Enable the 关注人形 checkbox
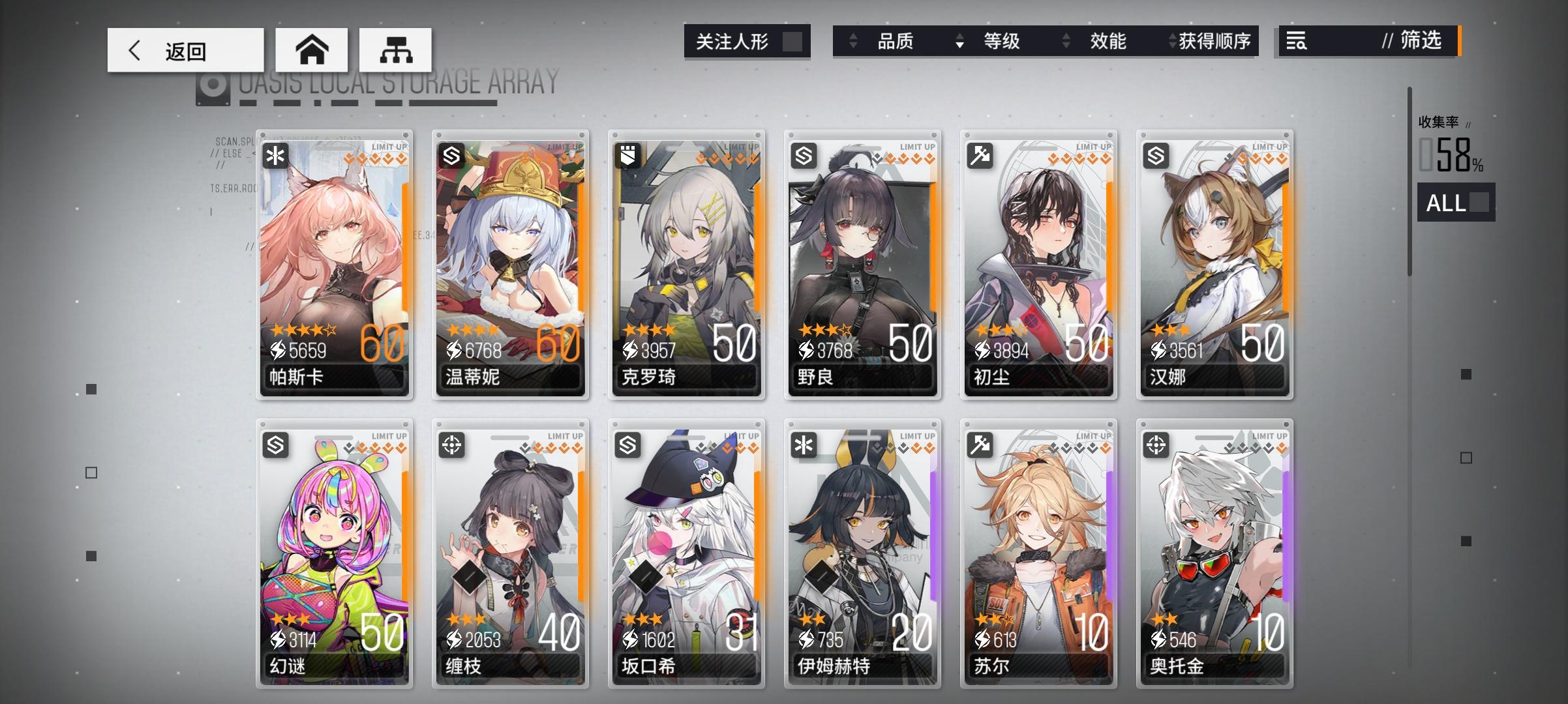Screen dimensions: 1568x704 tap(793, 41)
